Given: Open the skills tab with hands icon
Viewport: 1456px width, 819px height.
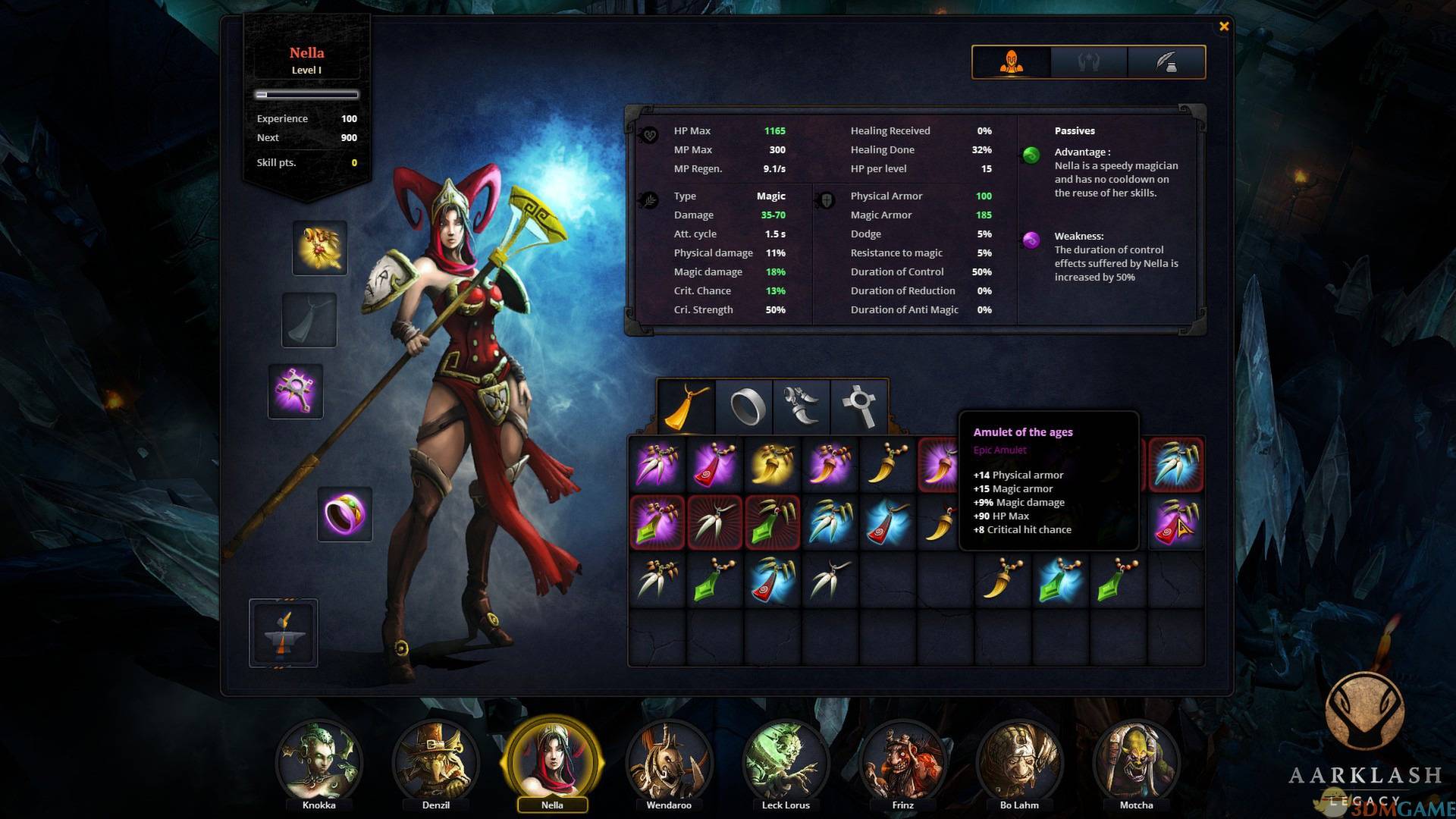Looking at the screenshot, I should coord(1089,62).
